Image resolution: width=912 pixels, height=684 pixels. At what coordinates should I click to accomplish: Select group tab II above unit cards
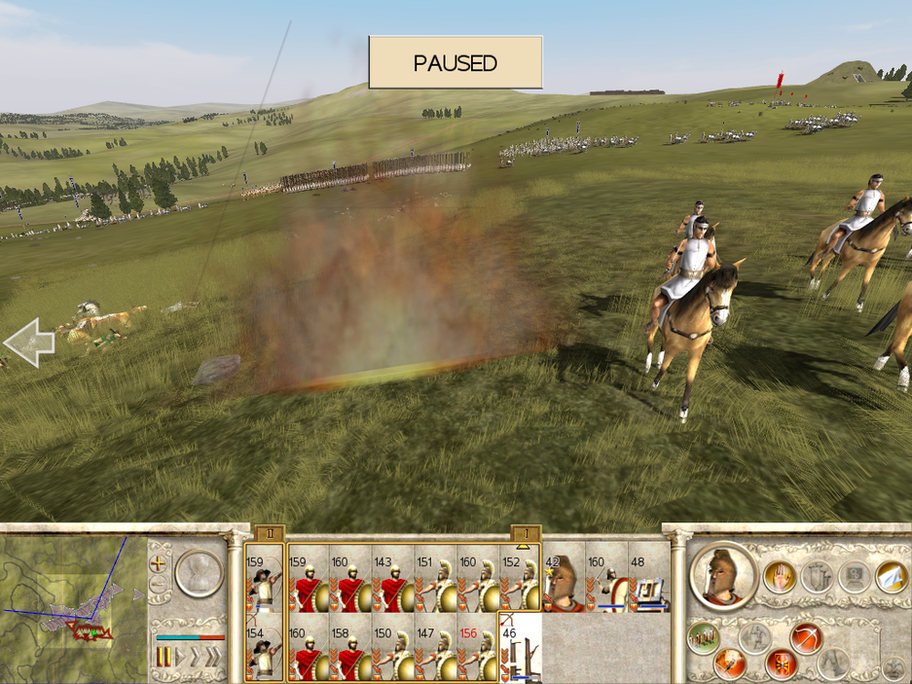pyautogui.click(x=270, y=534)
